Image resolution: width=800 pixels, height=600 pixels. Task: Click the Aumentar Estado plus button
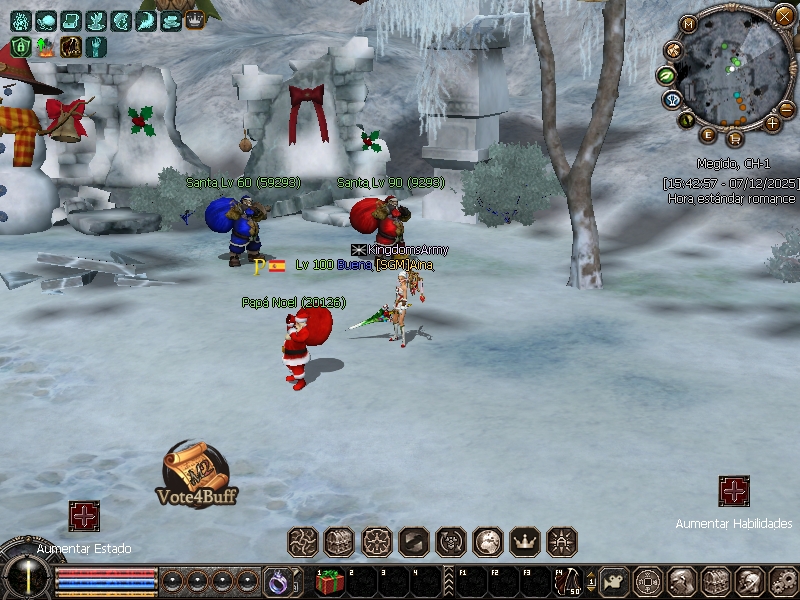84,516
